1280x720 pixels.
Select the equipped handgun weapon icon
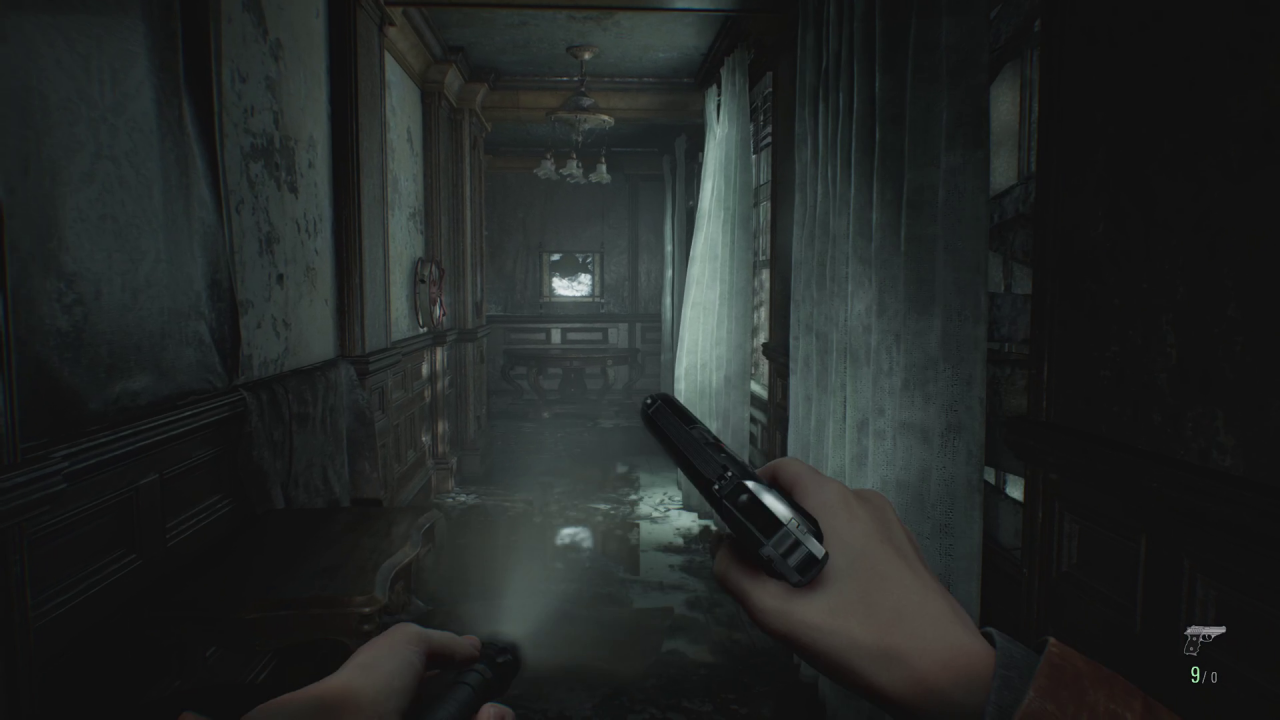1203,639
